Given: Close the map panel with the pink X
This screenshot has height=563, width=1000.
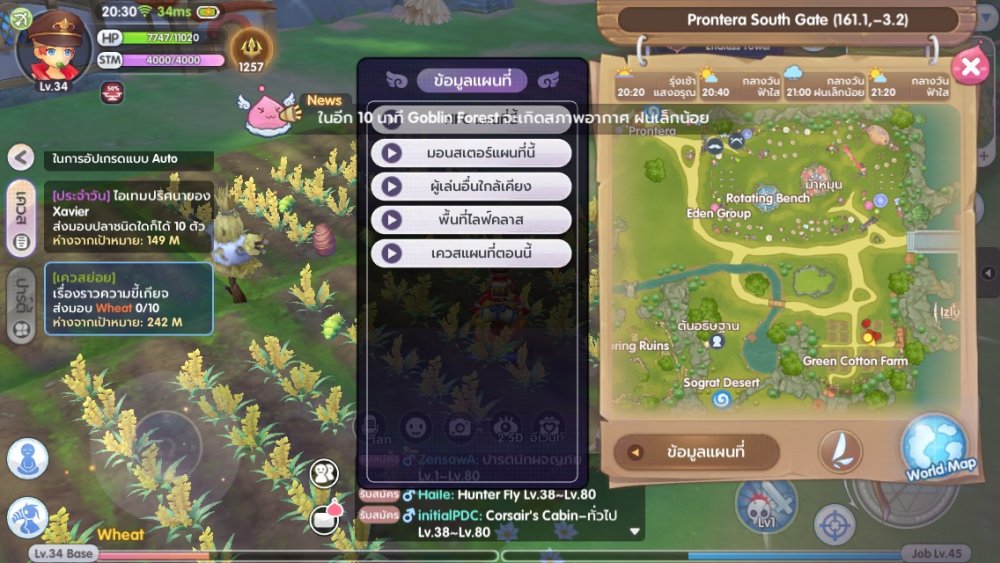Looking at the screenshot, I should pos(969,66).
